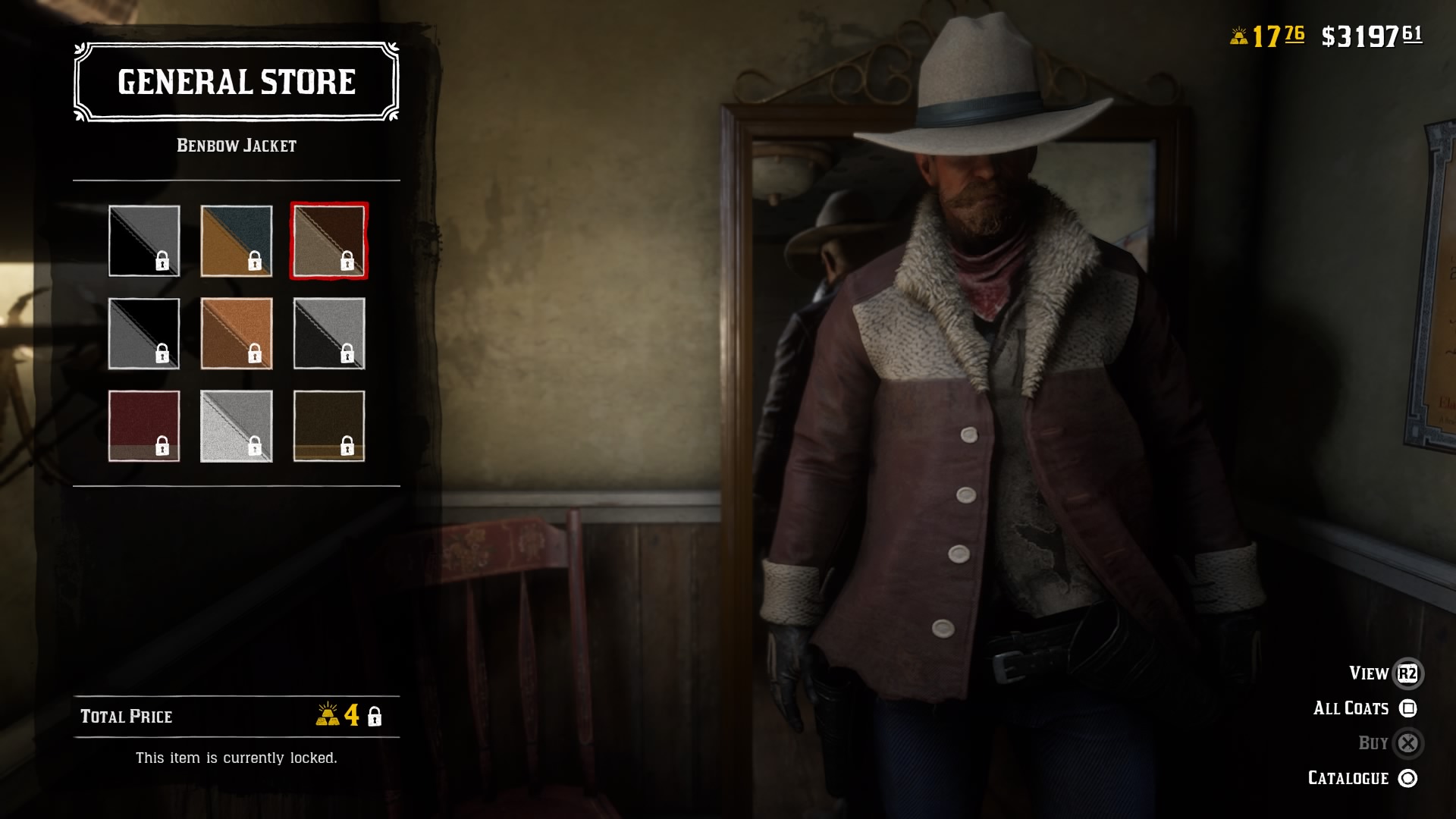This screenshot has width=1456, height=819.
Task: Click the X button icon beside Buy
Action: pyautogui.click(x=1408, y=743)
